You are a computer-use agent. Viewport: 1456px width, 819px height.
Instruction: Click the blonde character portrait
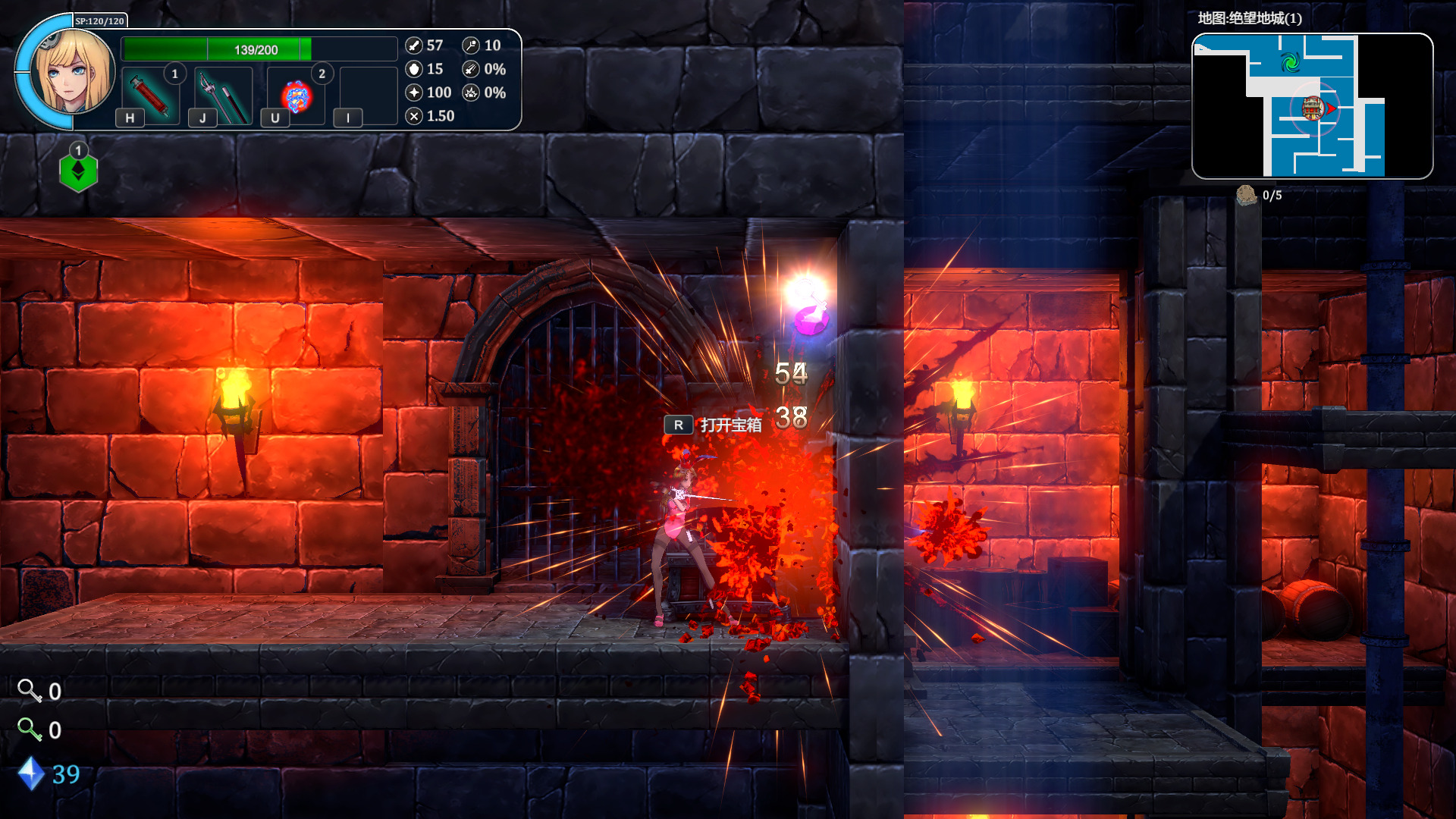point(74,72)
